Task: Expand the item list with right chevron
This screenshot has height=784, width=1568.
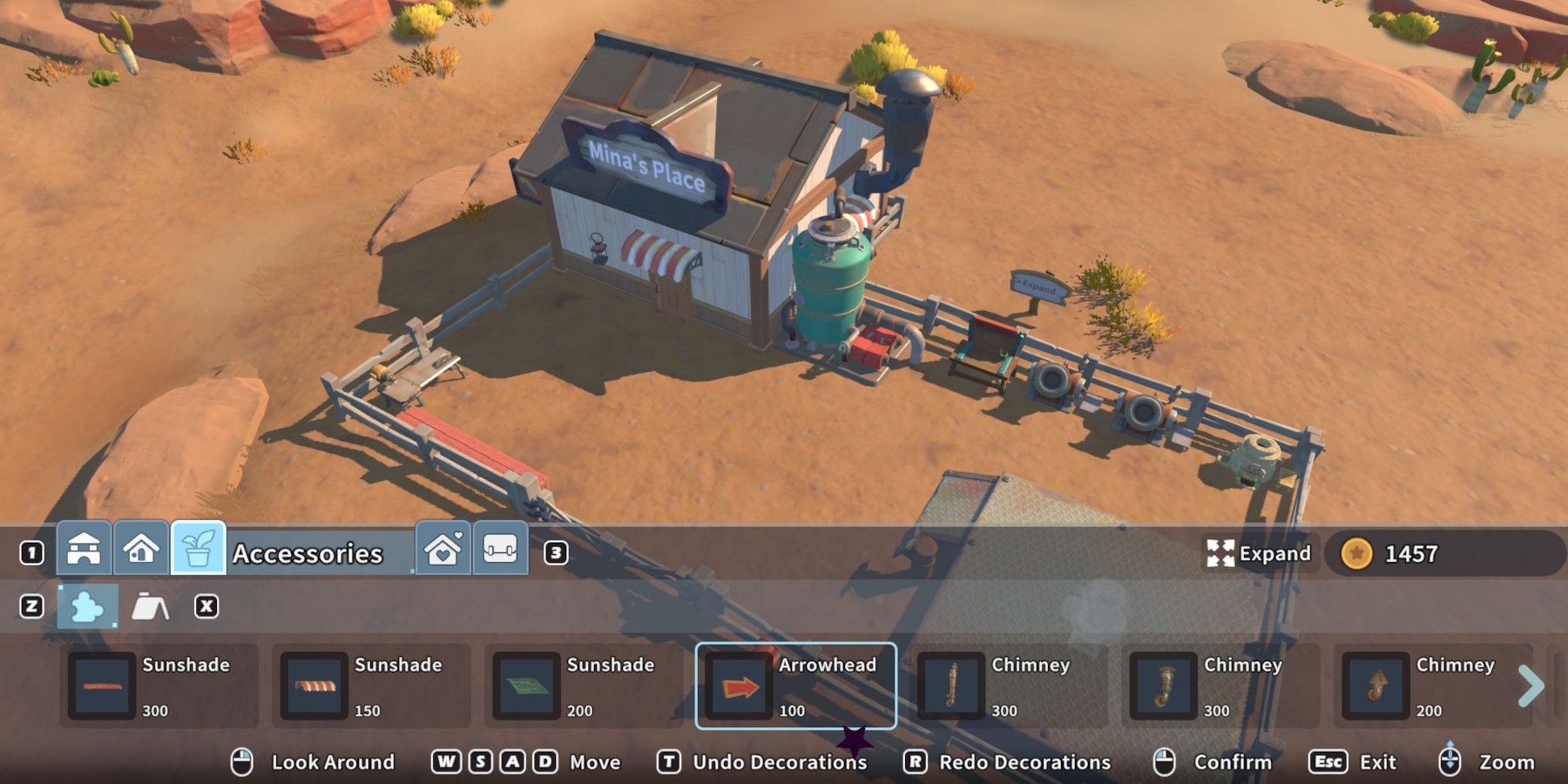Action: (1531, 686)
